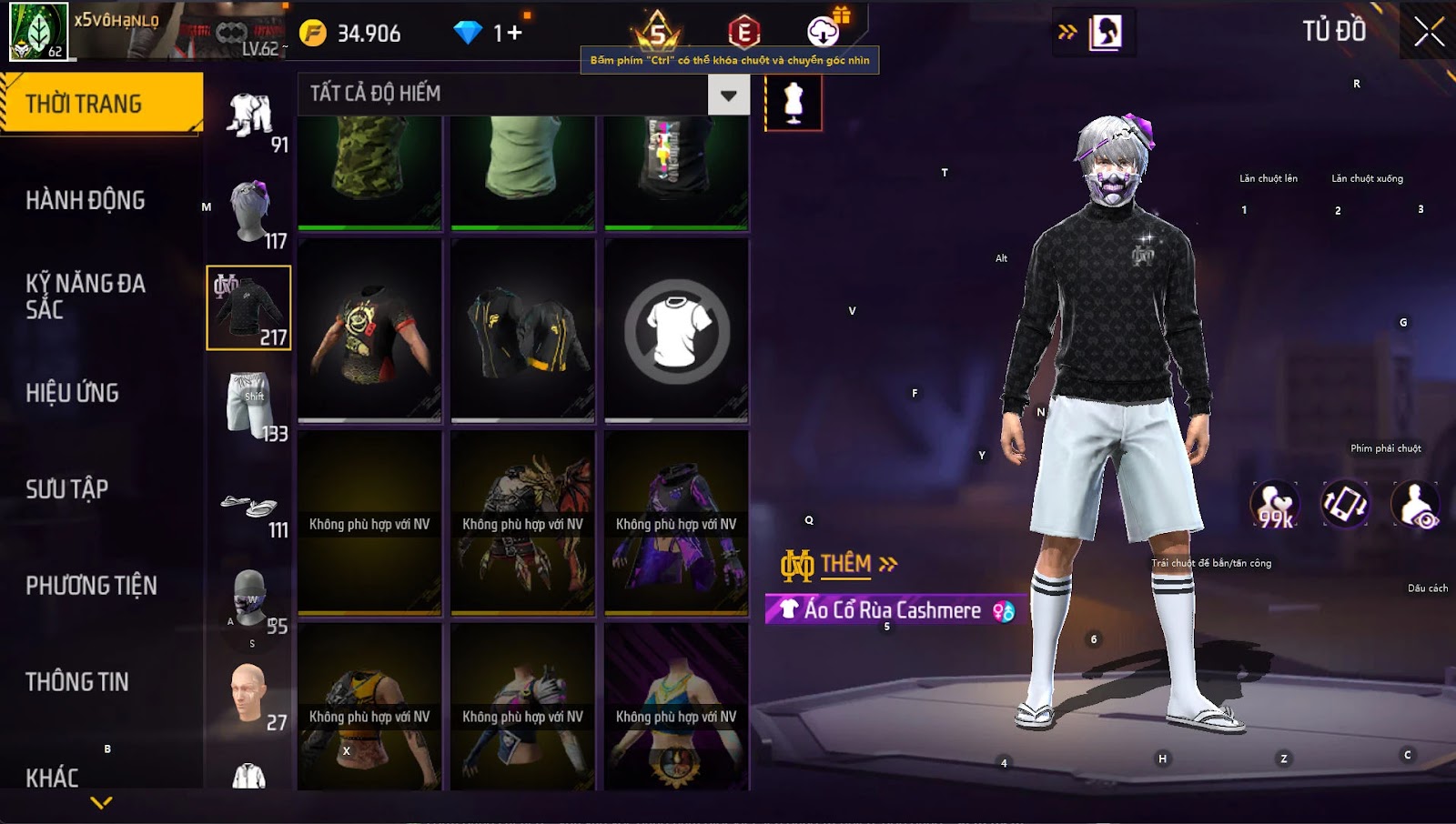Equip the black dragon t-shirt
The width and height of the screenshot is (1456, 824).
(x=369, y=331)
